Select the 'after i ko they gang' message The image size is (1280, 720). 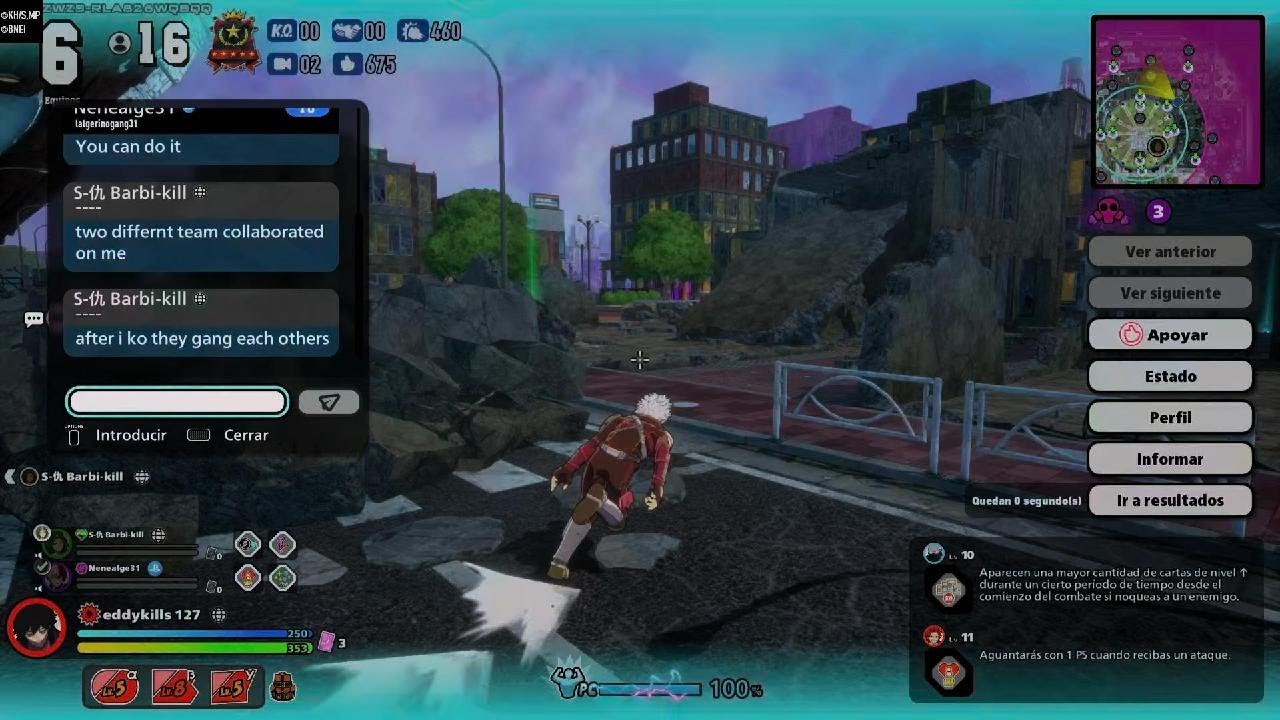(200, 338)
